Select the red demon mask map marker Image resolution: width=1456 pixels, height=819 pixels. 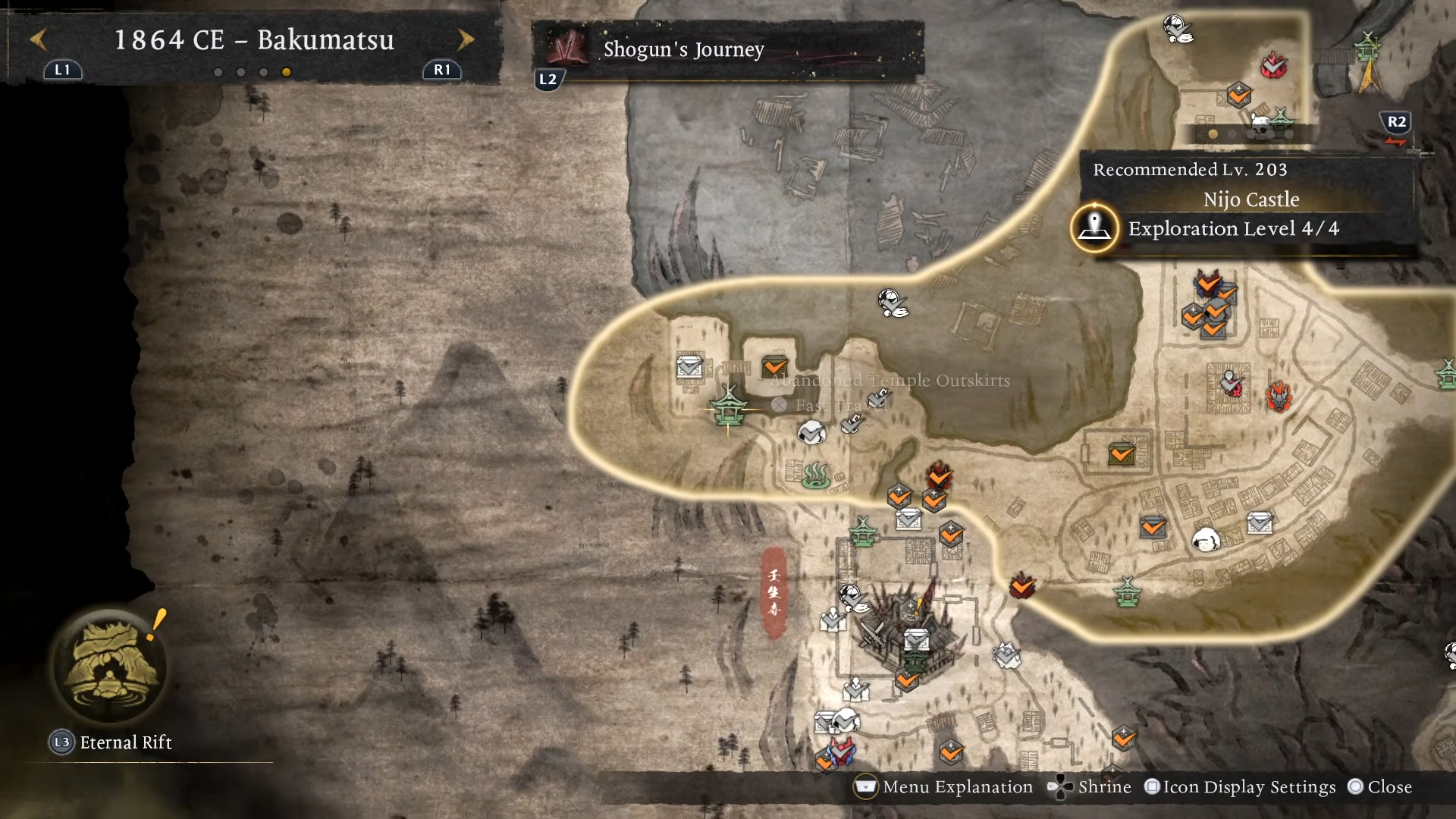[1279, 396]
